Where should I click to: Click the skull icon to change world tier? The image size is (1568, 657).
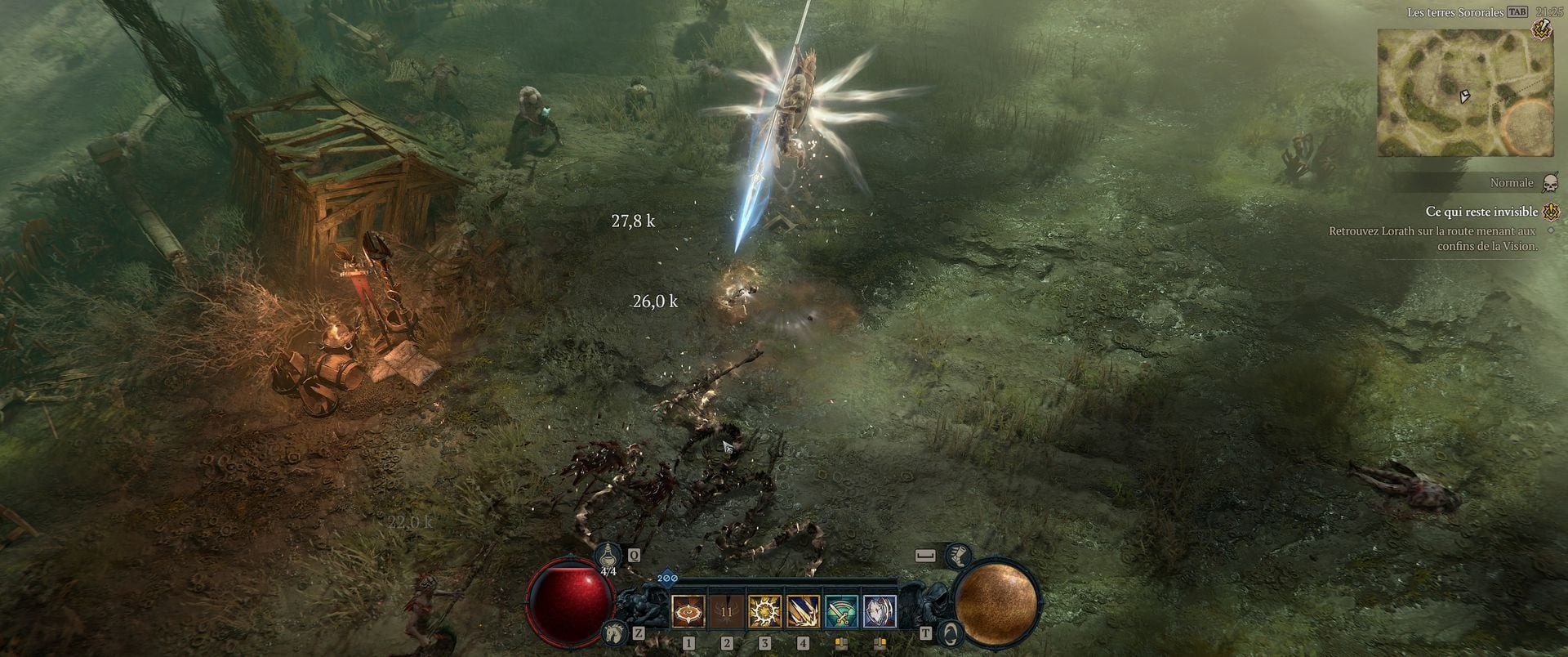1549,182
